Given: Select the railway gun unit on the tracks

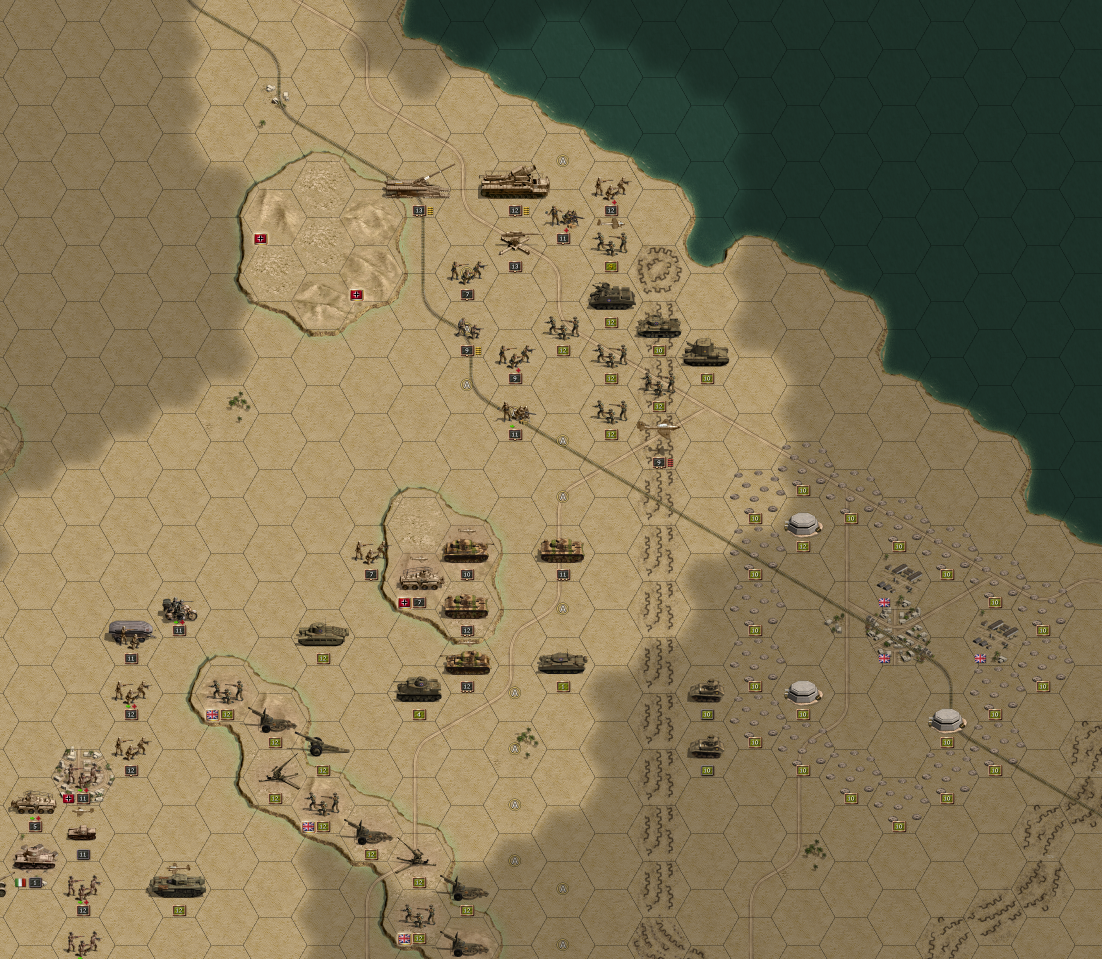Looking at the screenshot, I should pyautogui.click(x=417, y=185).
